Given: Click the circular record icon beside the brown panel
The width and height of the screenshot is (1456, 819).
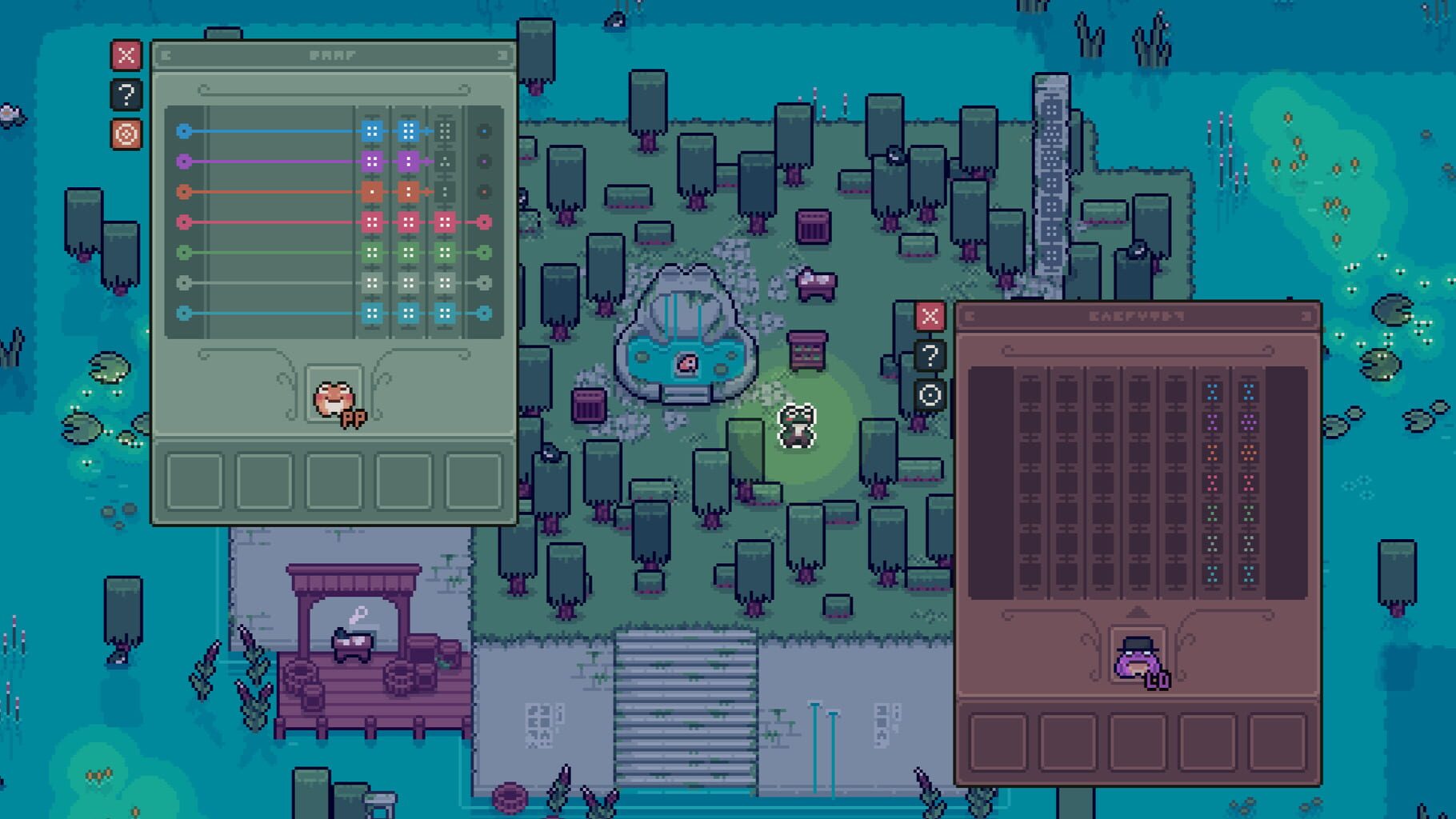Looking at the screenshot, I should tap(929, 395).
